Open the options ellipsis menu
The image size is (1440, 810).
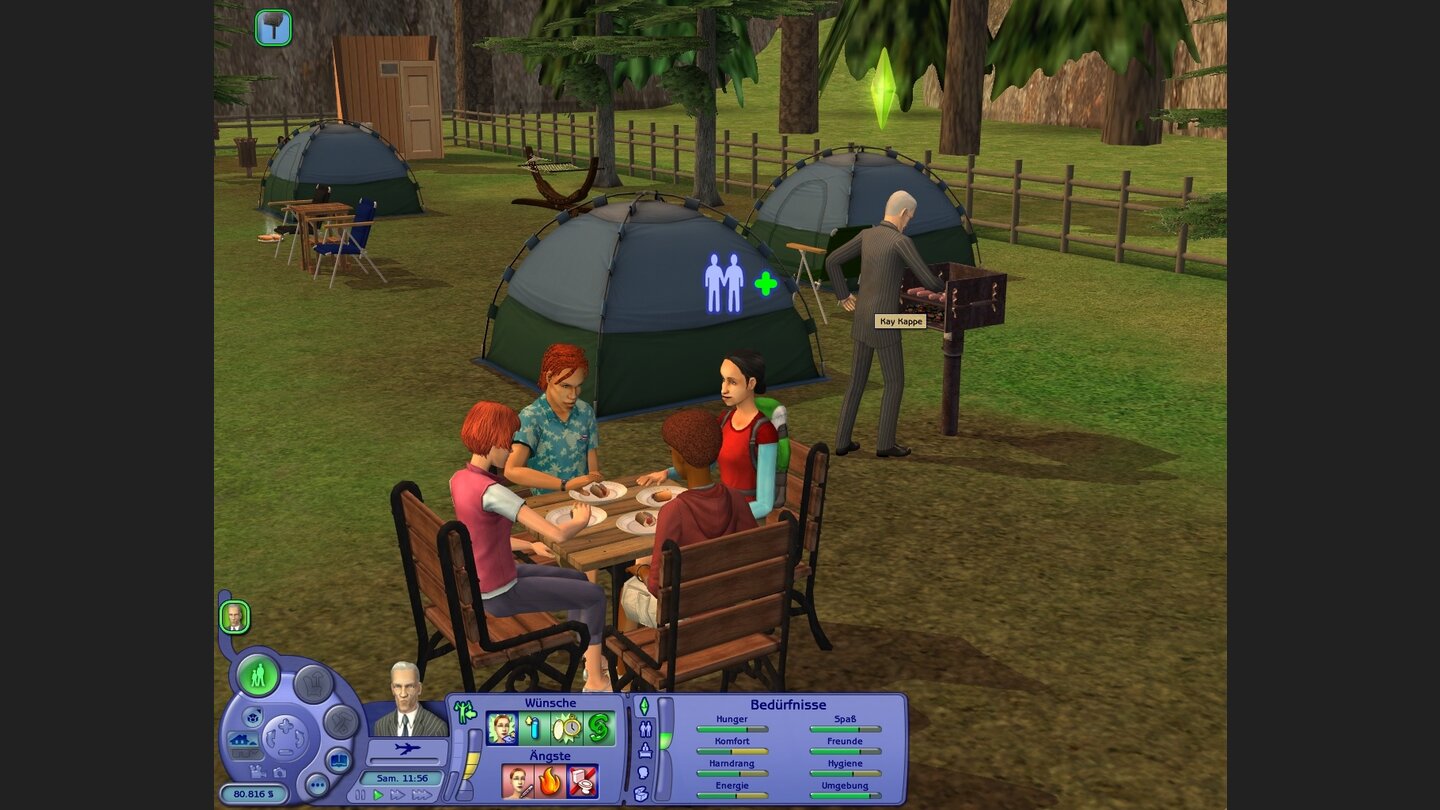(317, 784)
